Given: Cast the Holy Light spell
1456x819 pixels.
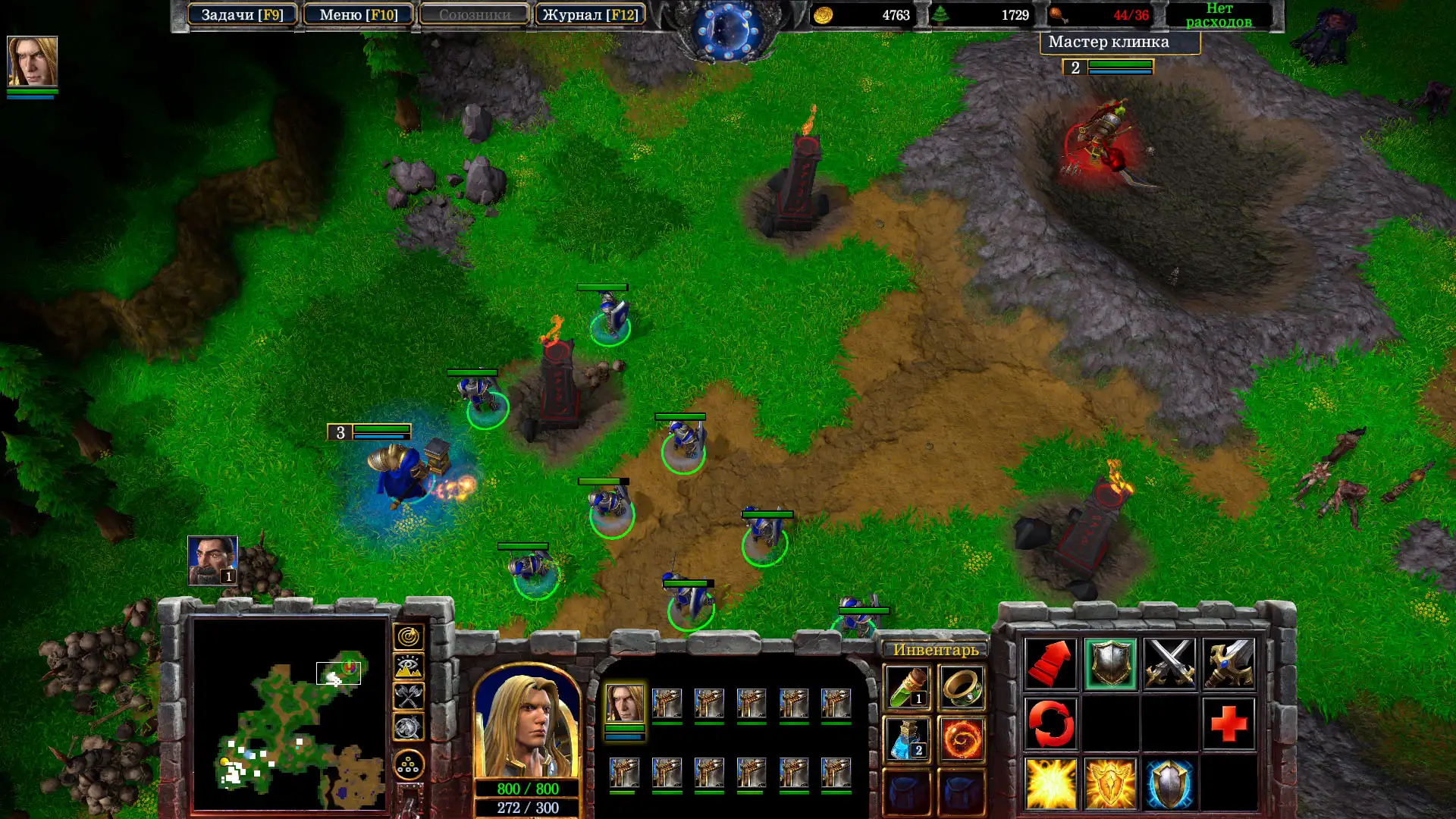Looking at the screenshot, I should point(1050,783).
